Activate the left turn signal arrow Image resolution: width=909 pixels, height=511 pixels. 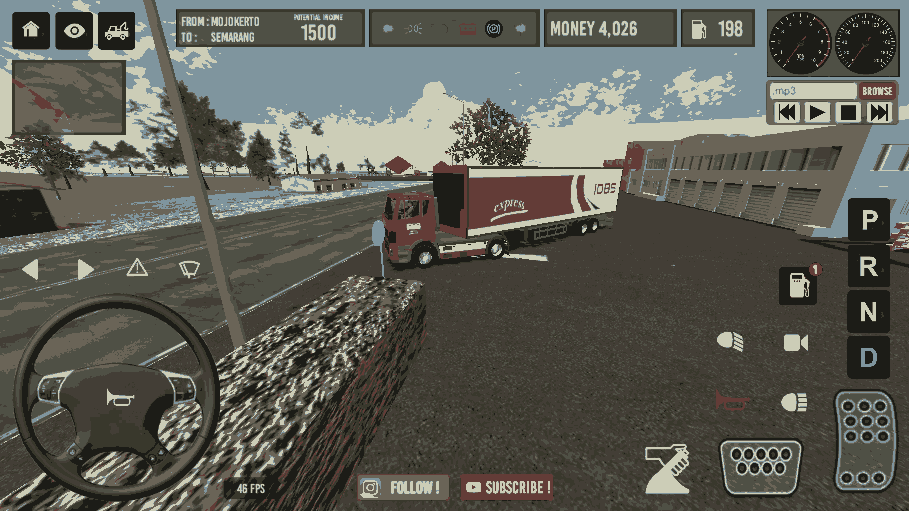tap(30, 268)
